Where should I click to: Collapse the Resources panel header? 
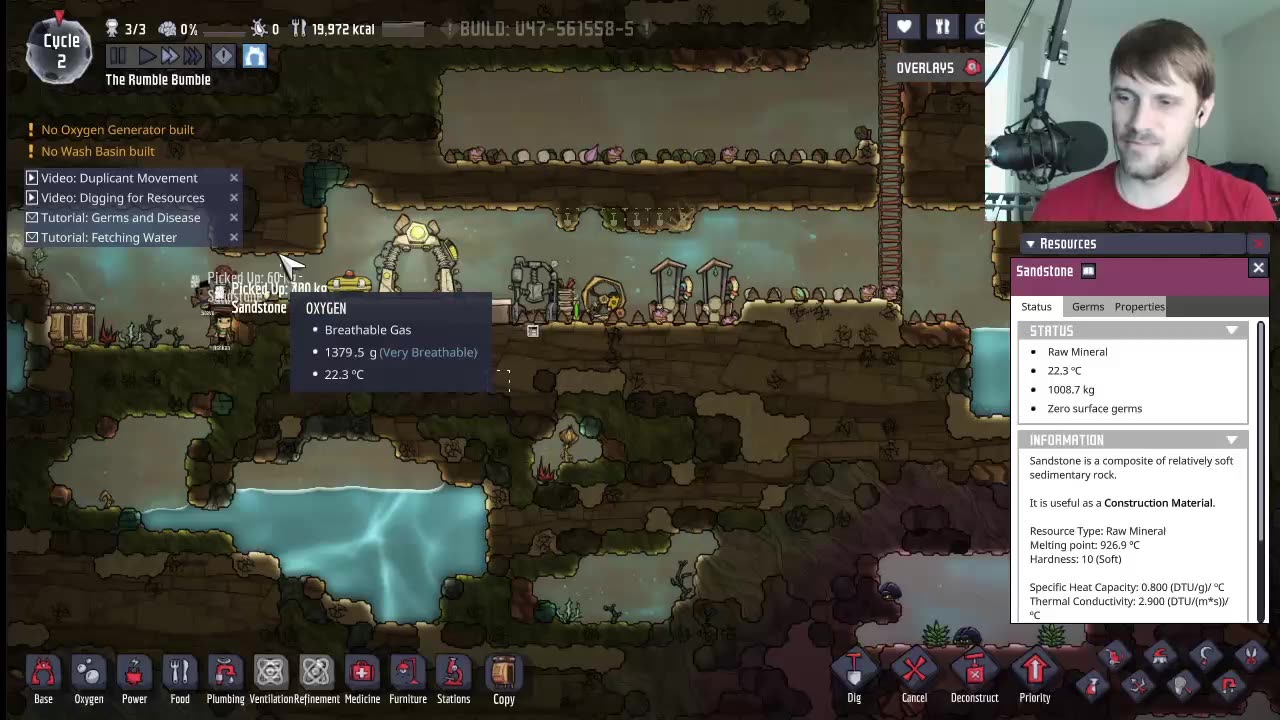[x=1030, y=243]
